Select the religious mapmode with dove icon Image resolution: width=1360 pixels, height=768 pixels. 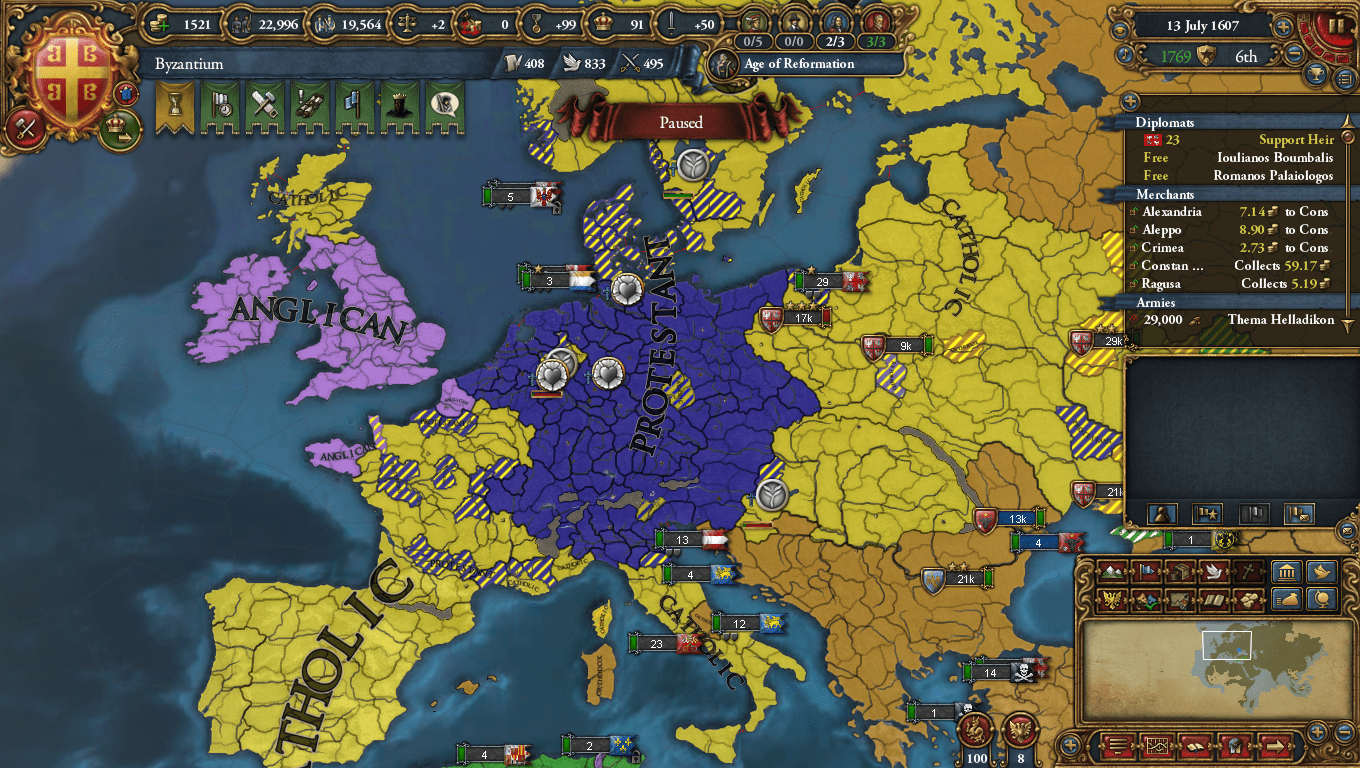pyautogui.click(x=1214, y=572)
